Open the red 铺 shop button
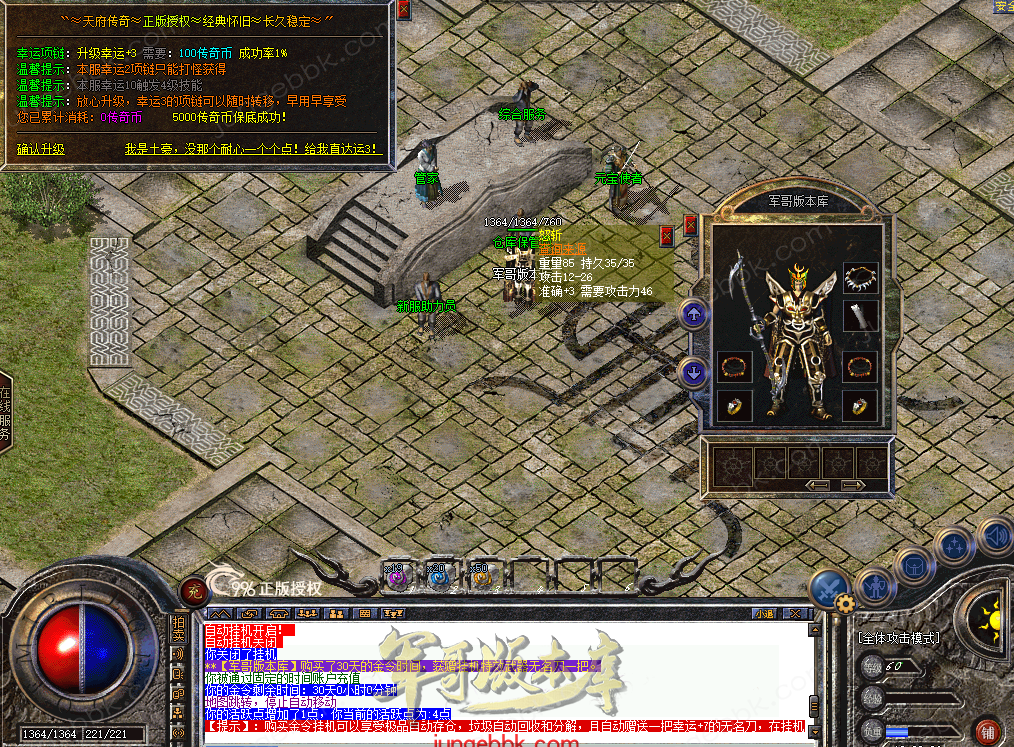 pyautogui.click(x=988, y=730)
